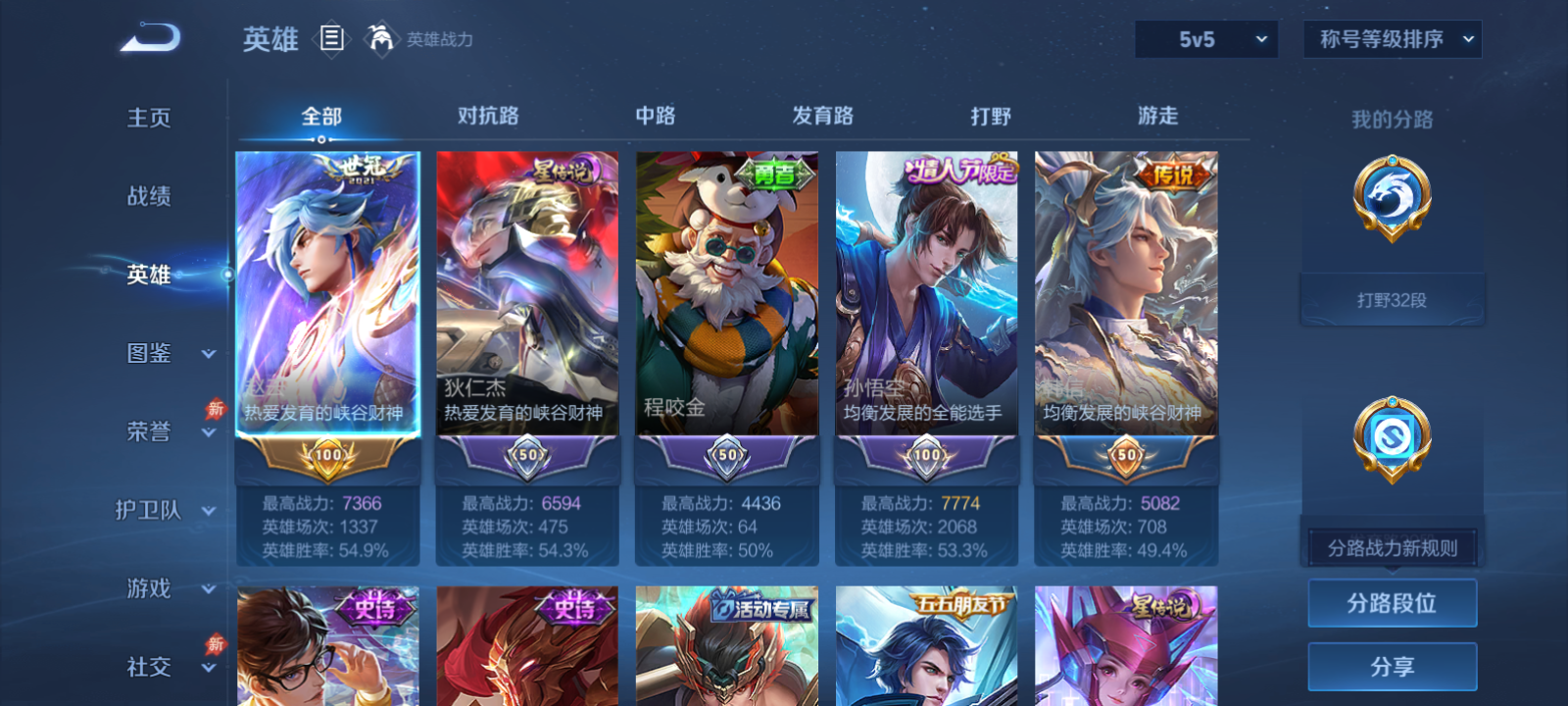Click Cheng Yaojin's 50 power crest

click(726, 456)
